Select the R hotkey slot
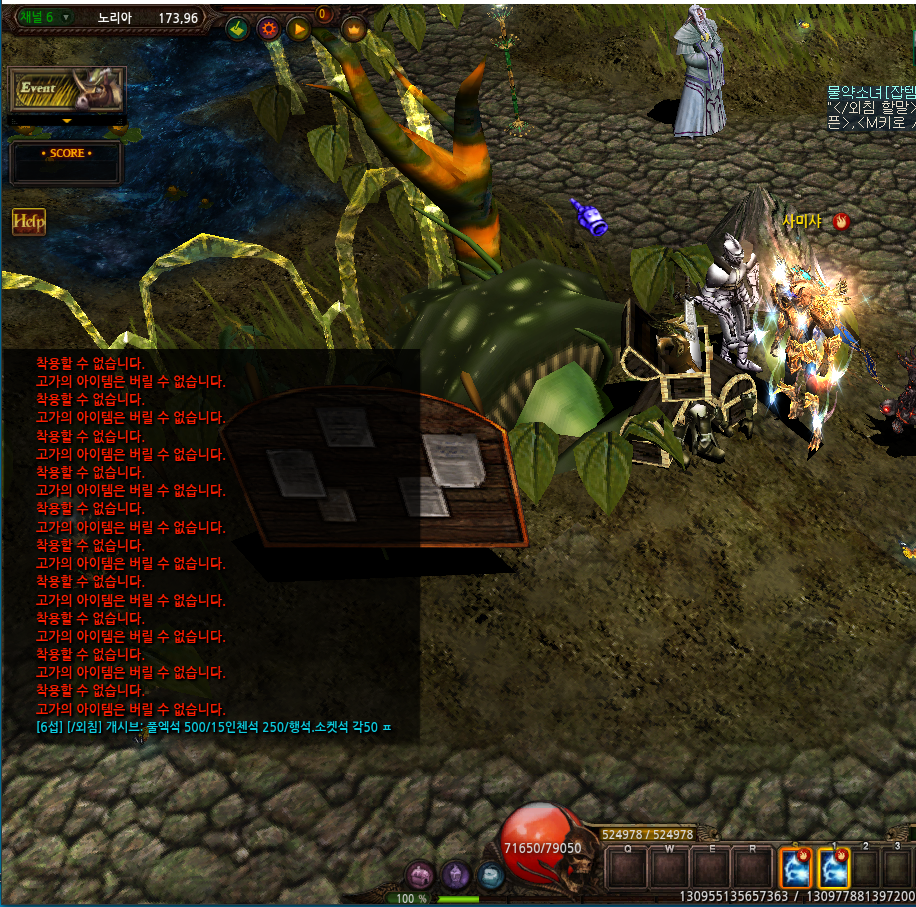Viewport: 916px width, 907px height. coord(750,868)
